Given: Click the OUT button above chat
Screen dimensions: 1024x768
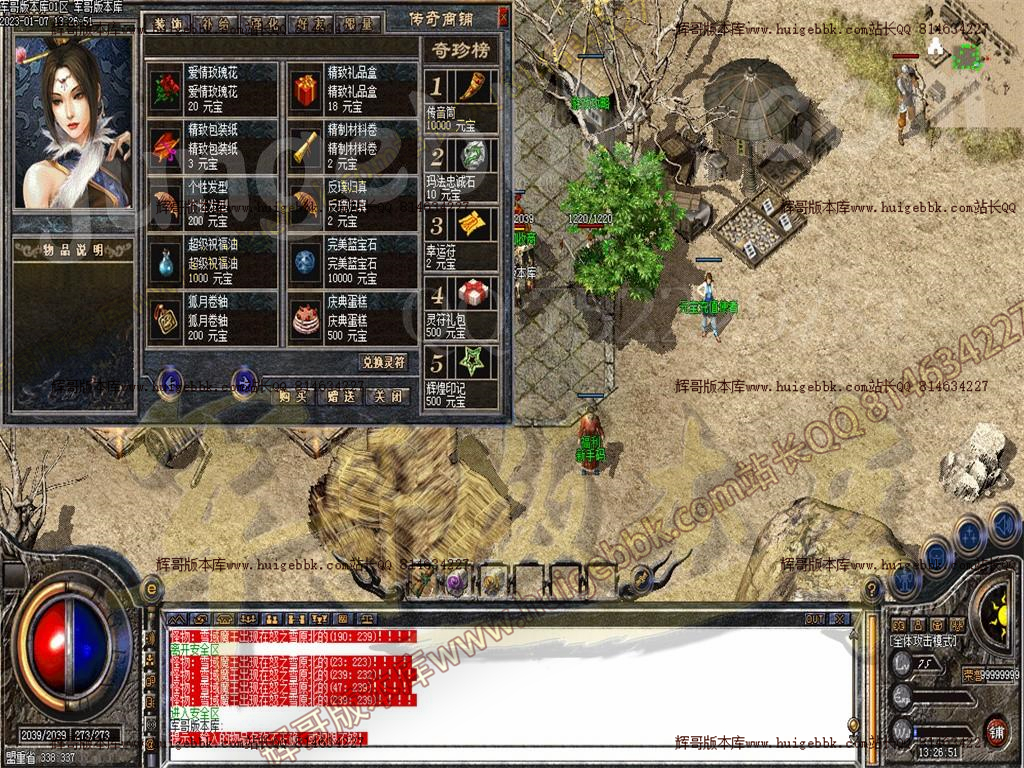Looking at the screenshot, I should [815, 619].
